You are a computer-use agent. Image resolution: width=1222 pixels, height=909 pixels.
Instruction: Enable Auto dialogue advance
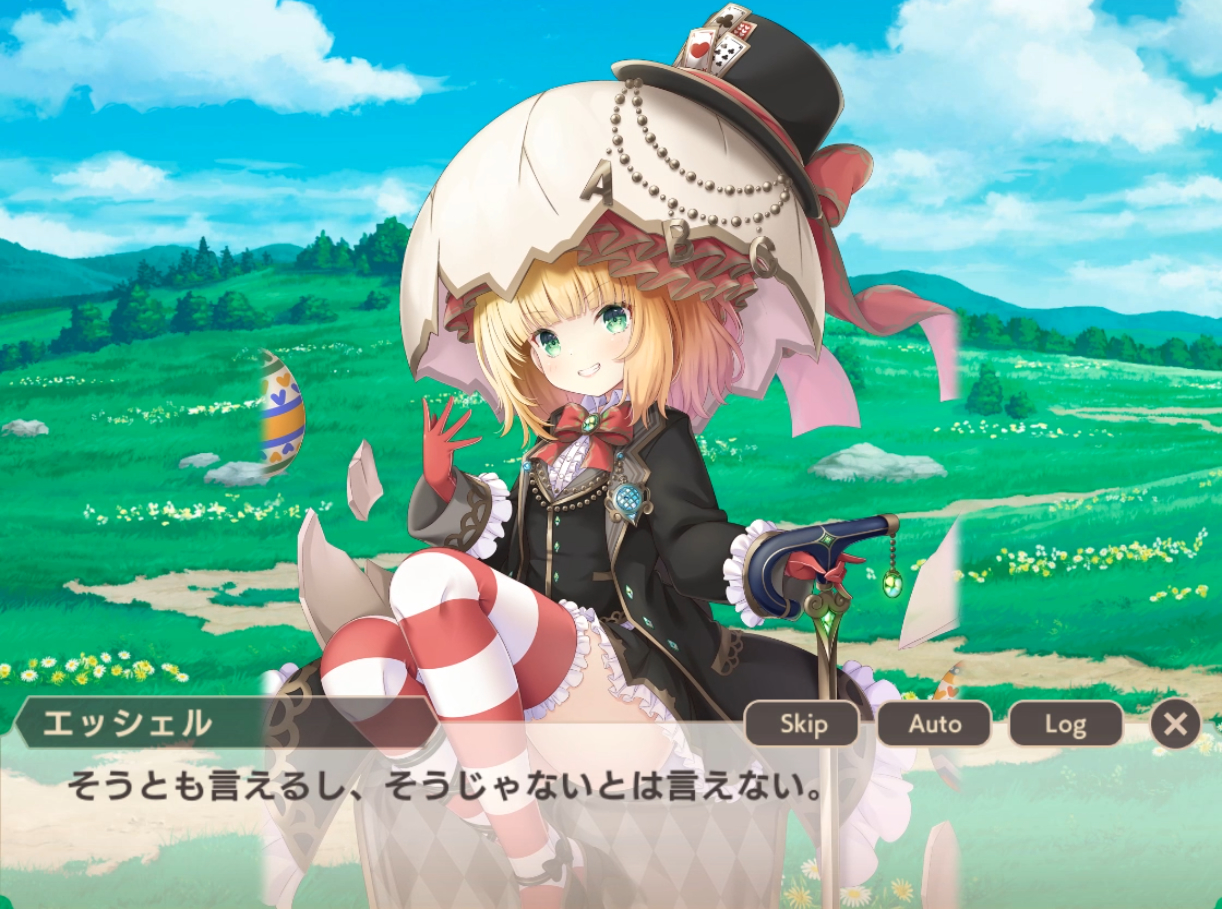click(x=934, y=723)
